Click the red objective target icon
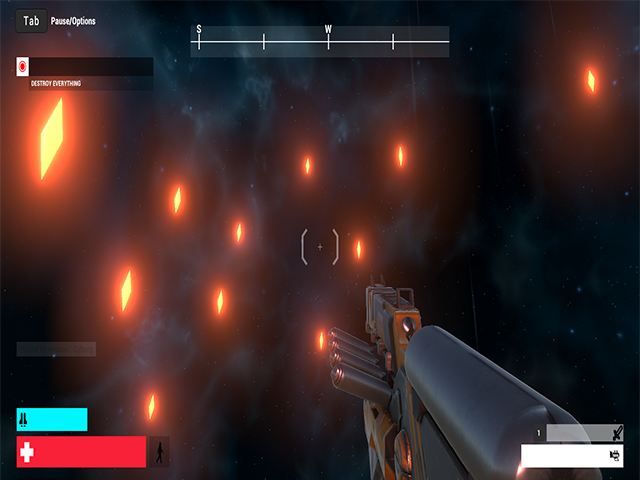 23,67
